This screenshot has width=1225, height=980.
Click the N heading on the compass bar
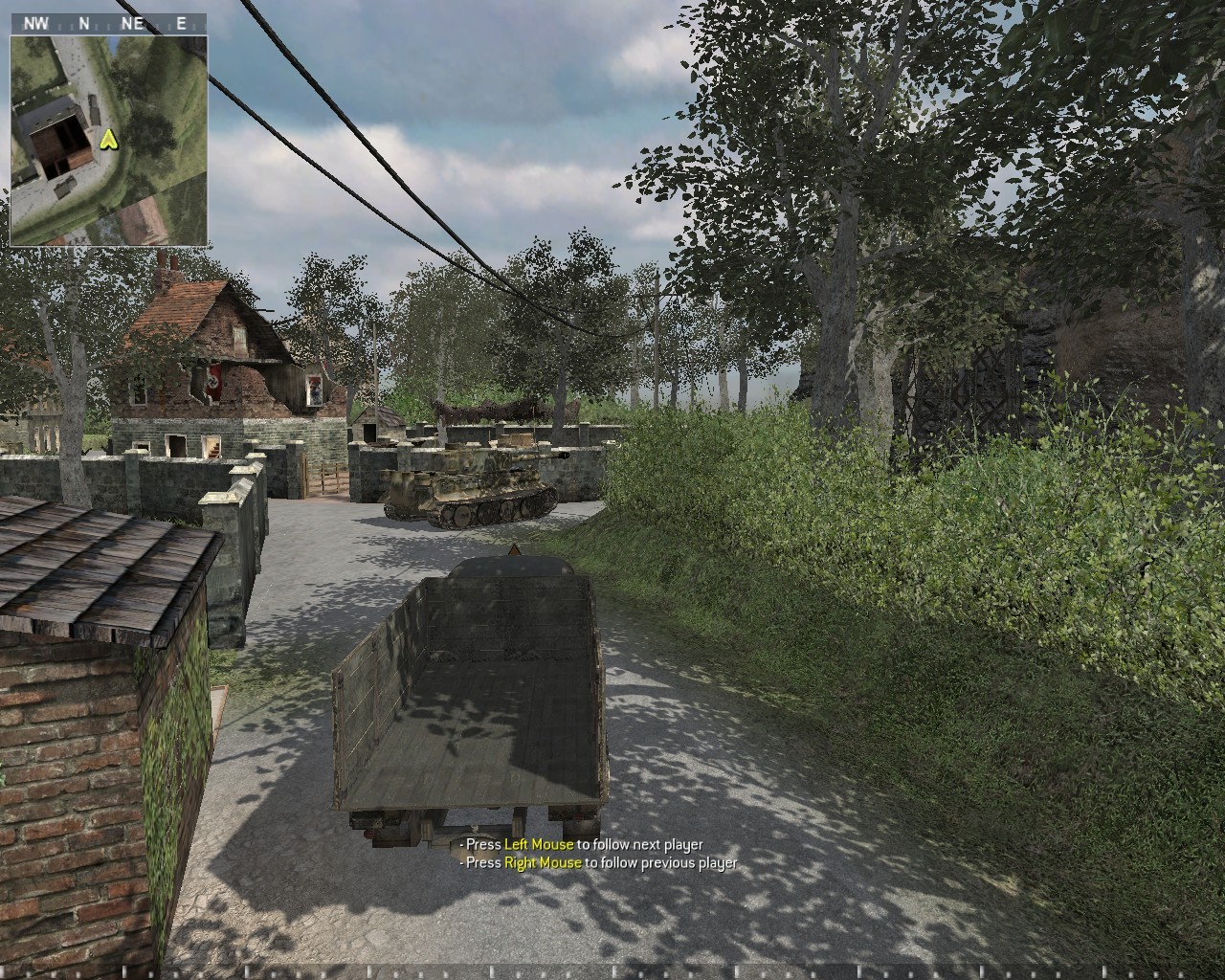pyautogui.click(x=84, y=23)
